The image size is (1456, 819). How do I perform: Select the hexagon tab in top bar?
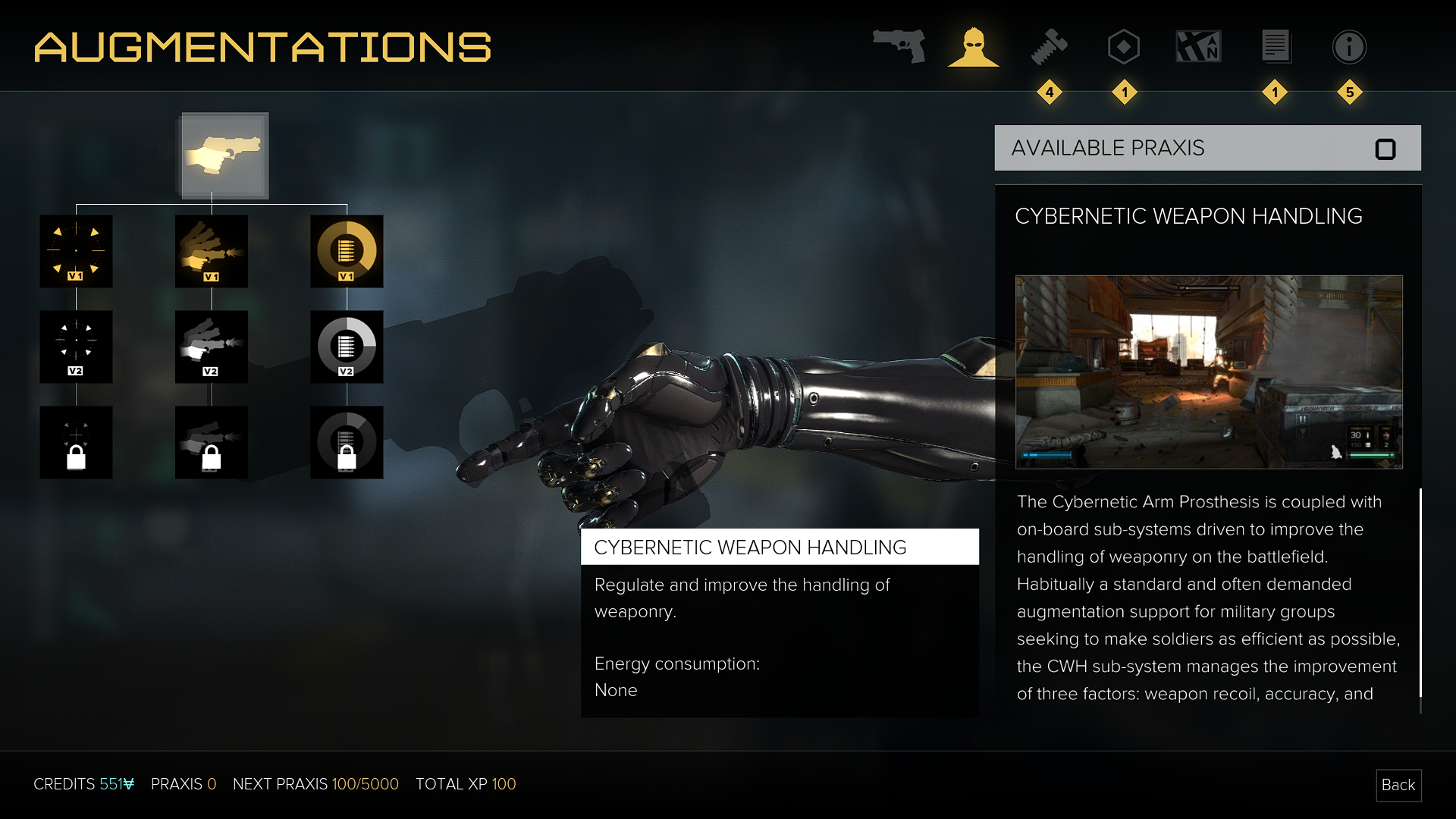(x=1123, y=47)
